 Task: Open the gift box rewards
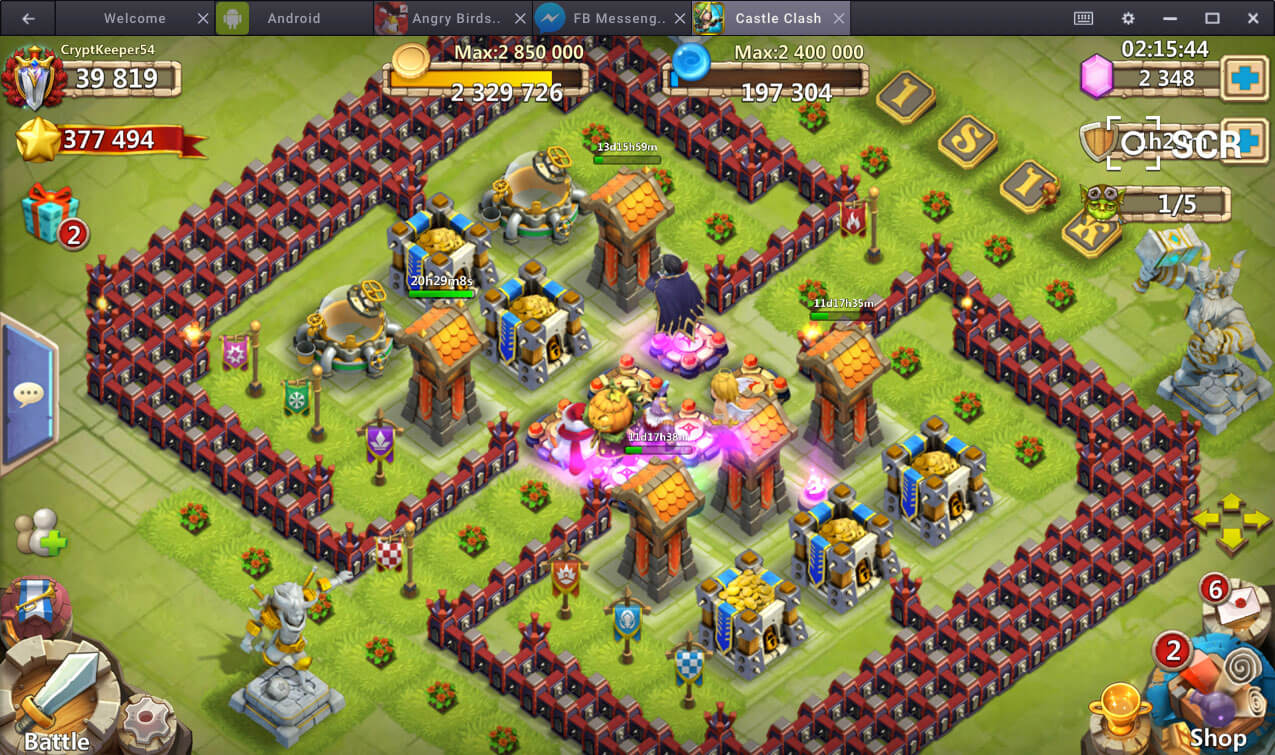pyautogui.click(x=50, y=212)
